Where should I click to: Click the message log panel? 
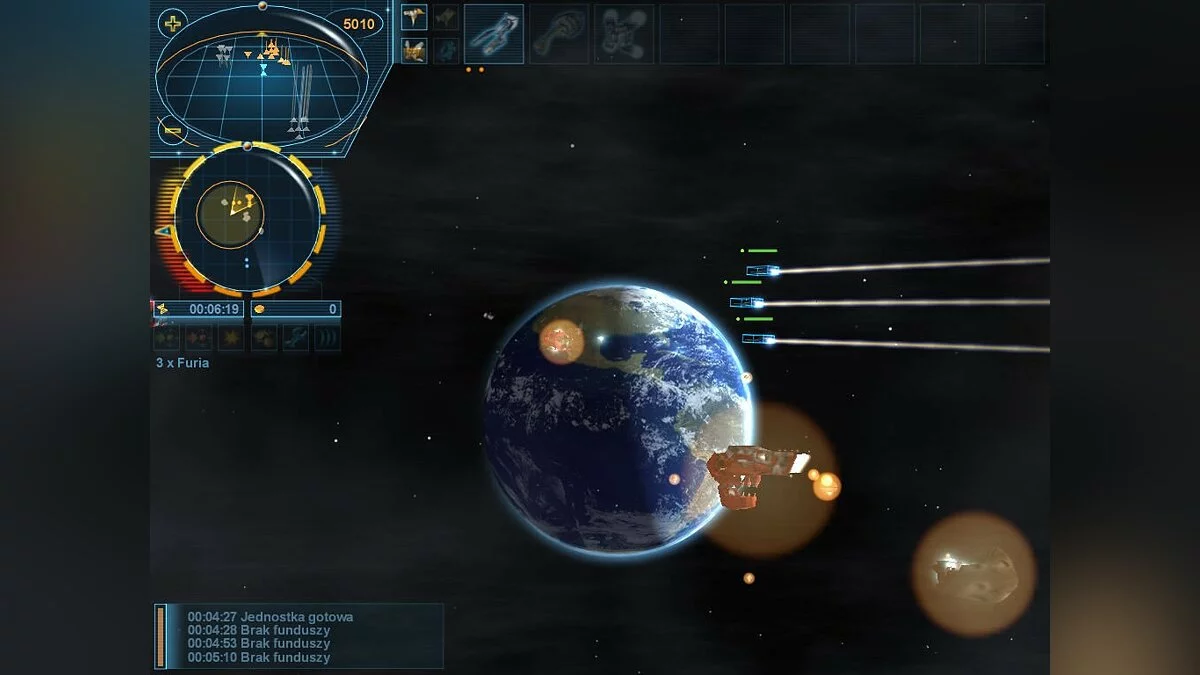click(x=298, y=636)
